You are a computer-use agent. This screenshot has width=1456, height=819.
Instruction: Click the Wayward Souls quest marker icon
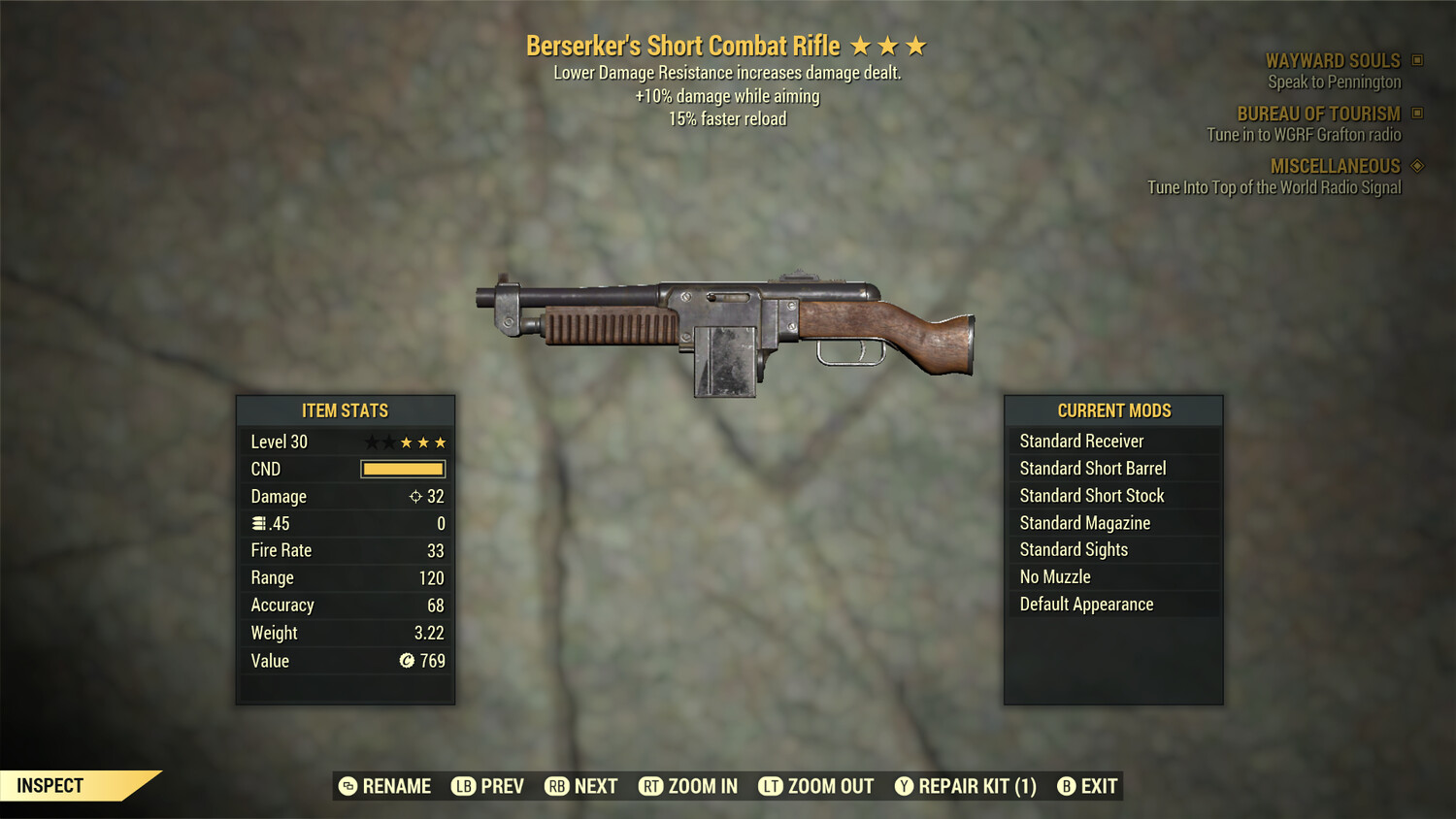point(1417,60)
